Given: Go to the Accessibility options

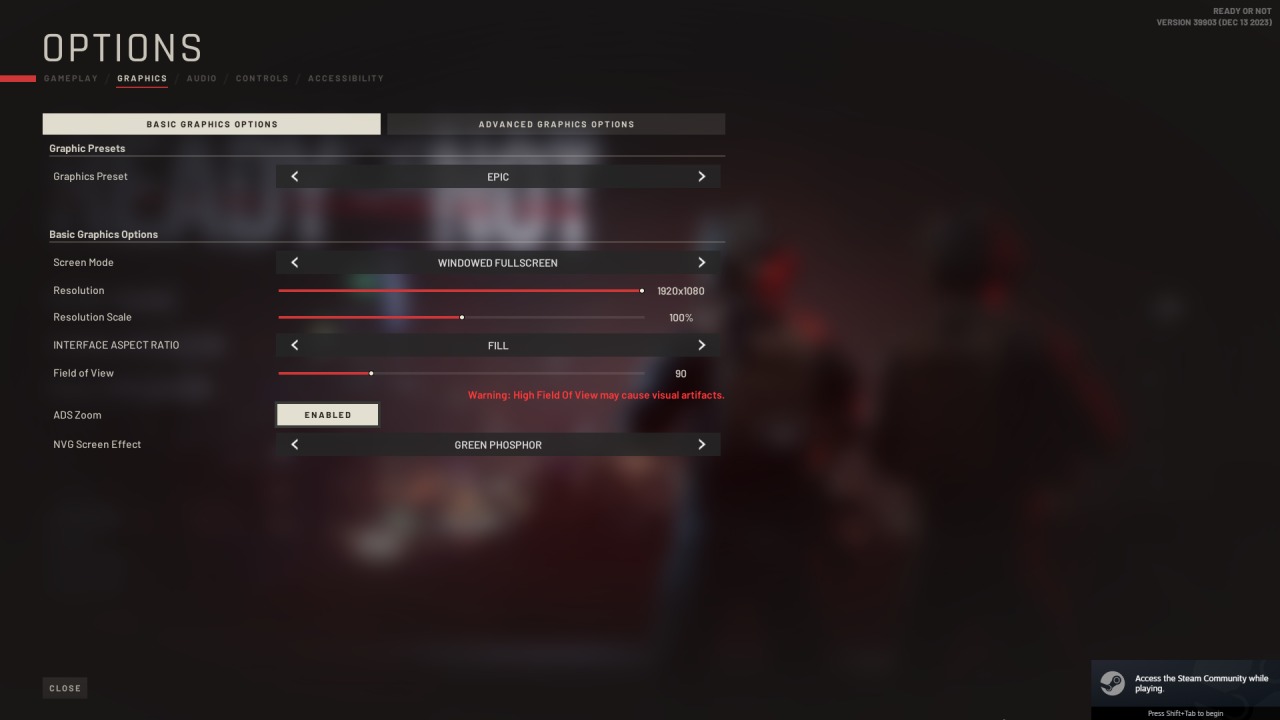Looking at the screenshot, I should [x=346, y=78].
